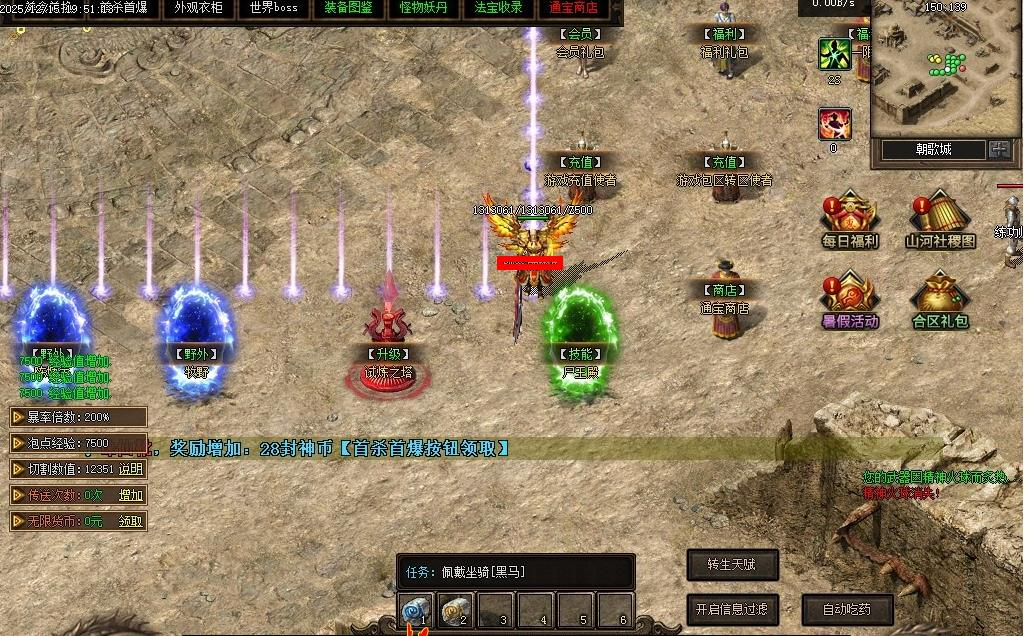
Task: Open the 装备图鉴 equipment codex
Action: 348,8
